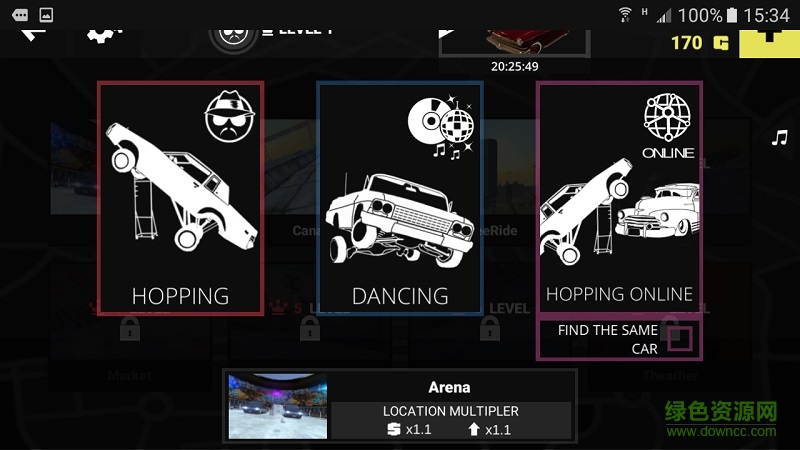Select the Dancing game mode
This screenshot has height=450, width=800.
[x=400, y=198]
